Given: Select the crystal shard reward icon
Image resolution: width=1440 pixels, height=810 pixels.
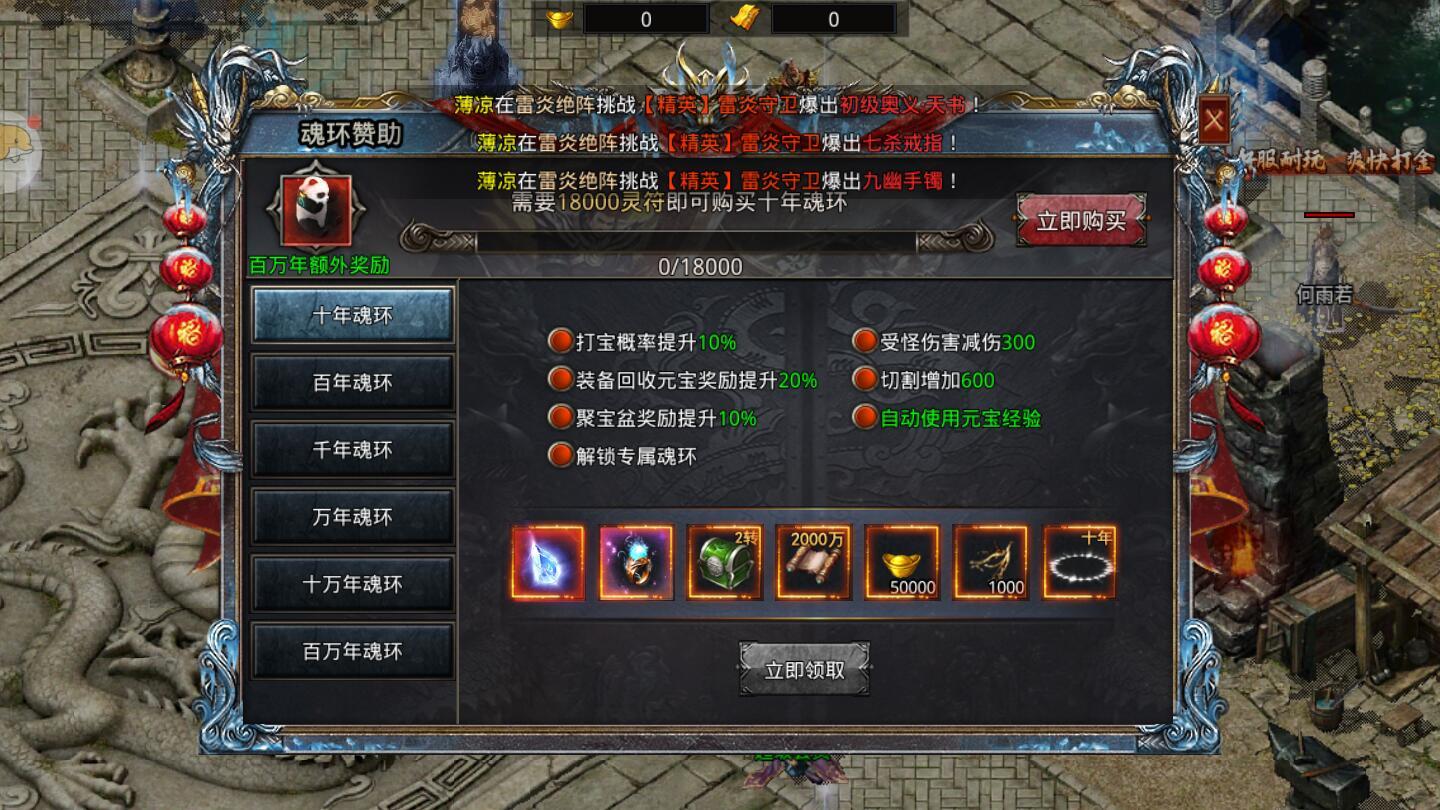Looking at the screenshot, I should point(546,563).
